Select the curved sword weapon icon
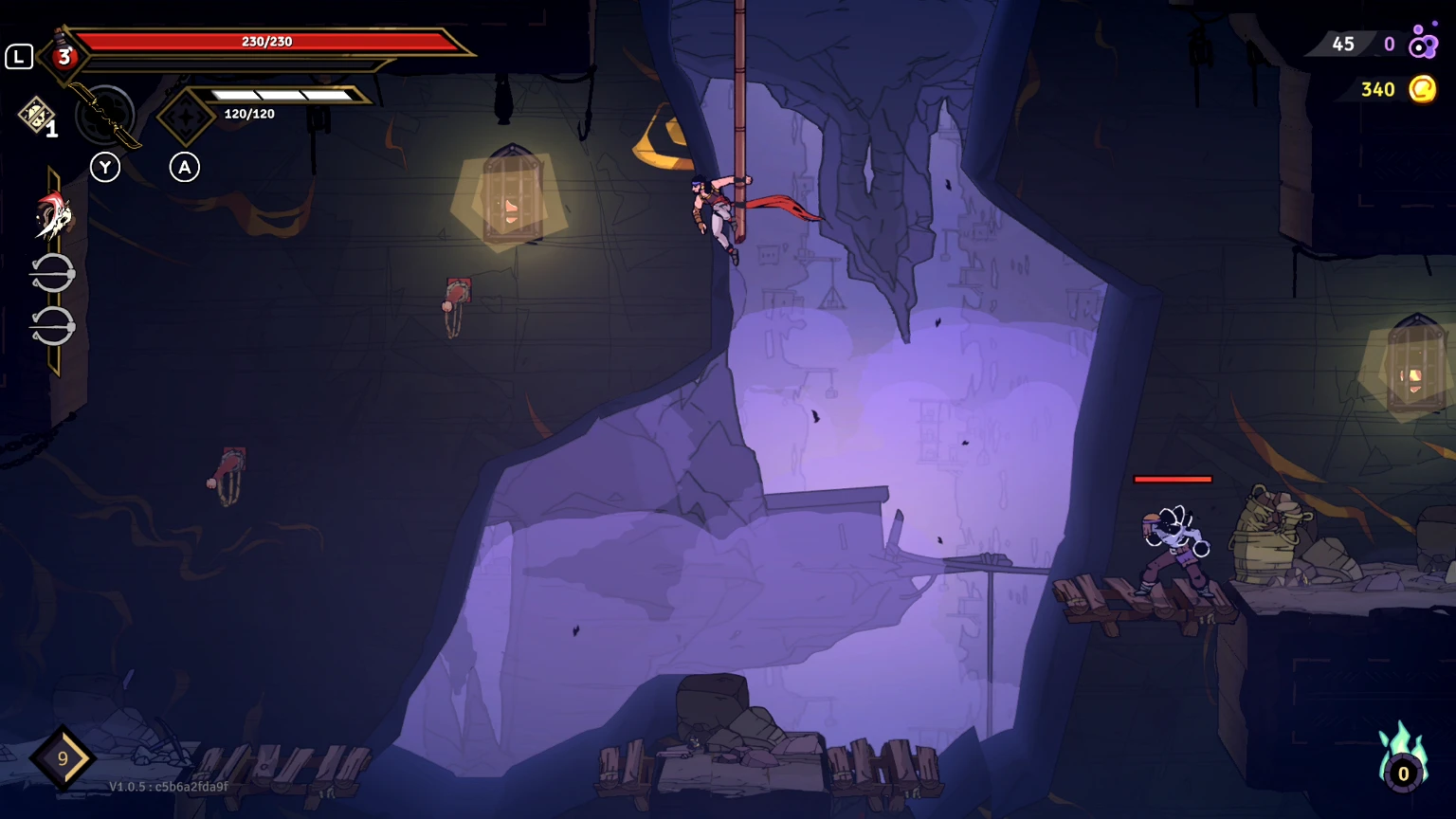Image resolution: width=1456 pixels, height=819 pixels. point(104,116)
